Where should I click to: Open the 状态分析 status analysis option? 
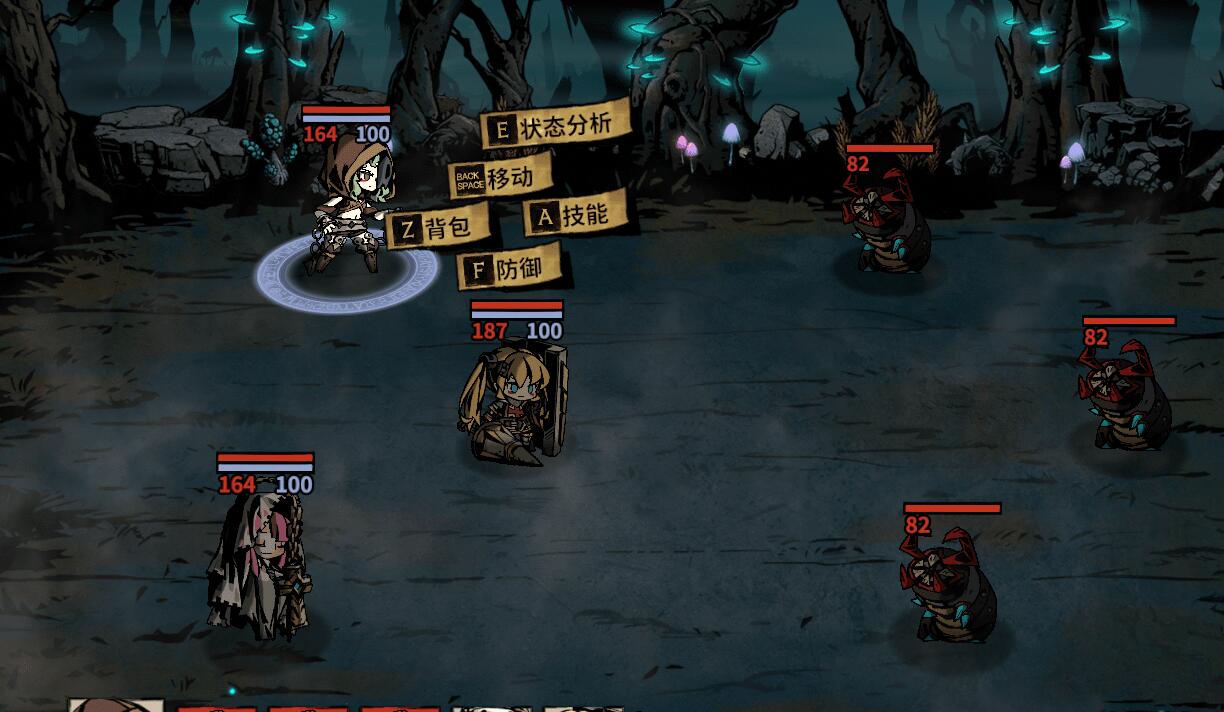[556, 126]
